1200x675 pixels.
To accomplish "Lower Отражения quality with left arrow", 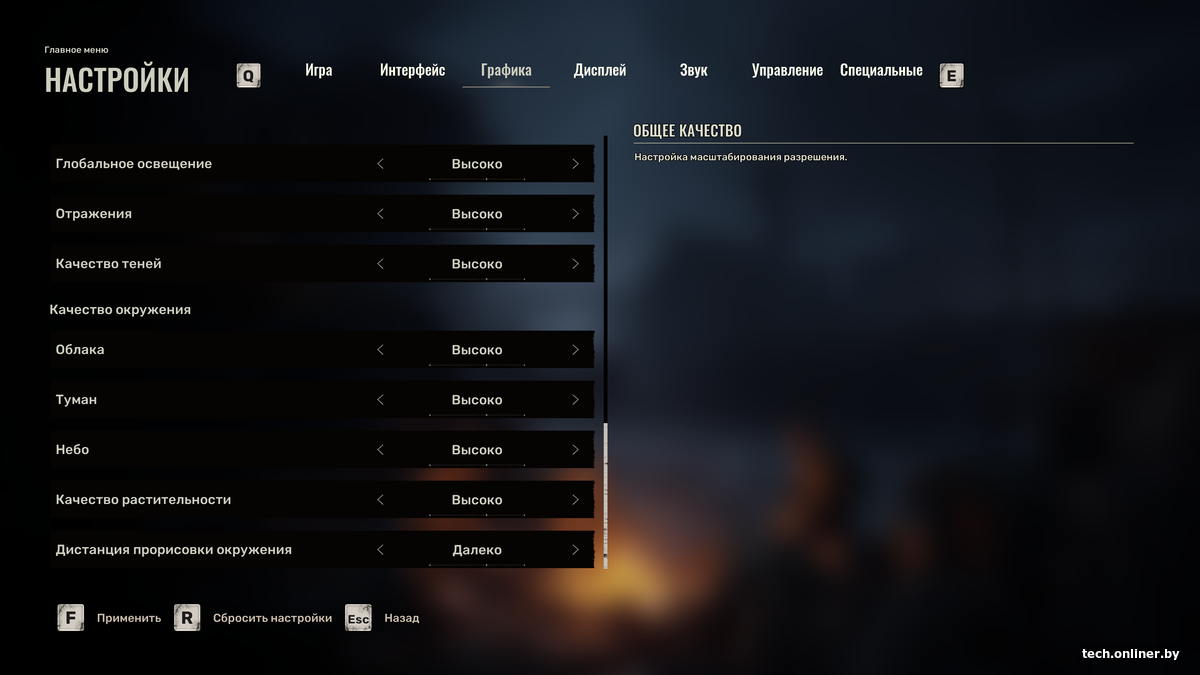I will click(380, 214).
